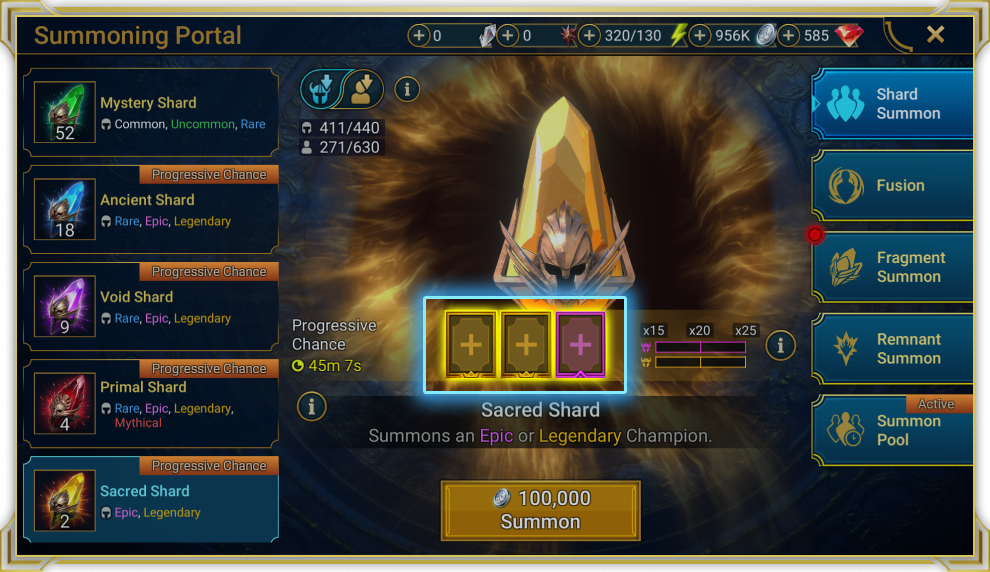Open the Summon Pool tab
The width and height of the screenshot is (990, 572).
(892, 431)
